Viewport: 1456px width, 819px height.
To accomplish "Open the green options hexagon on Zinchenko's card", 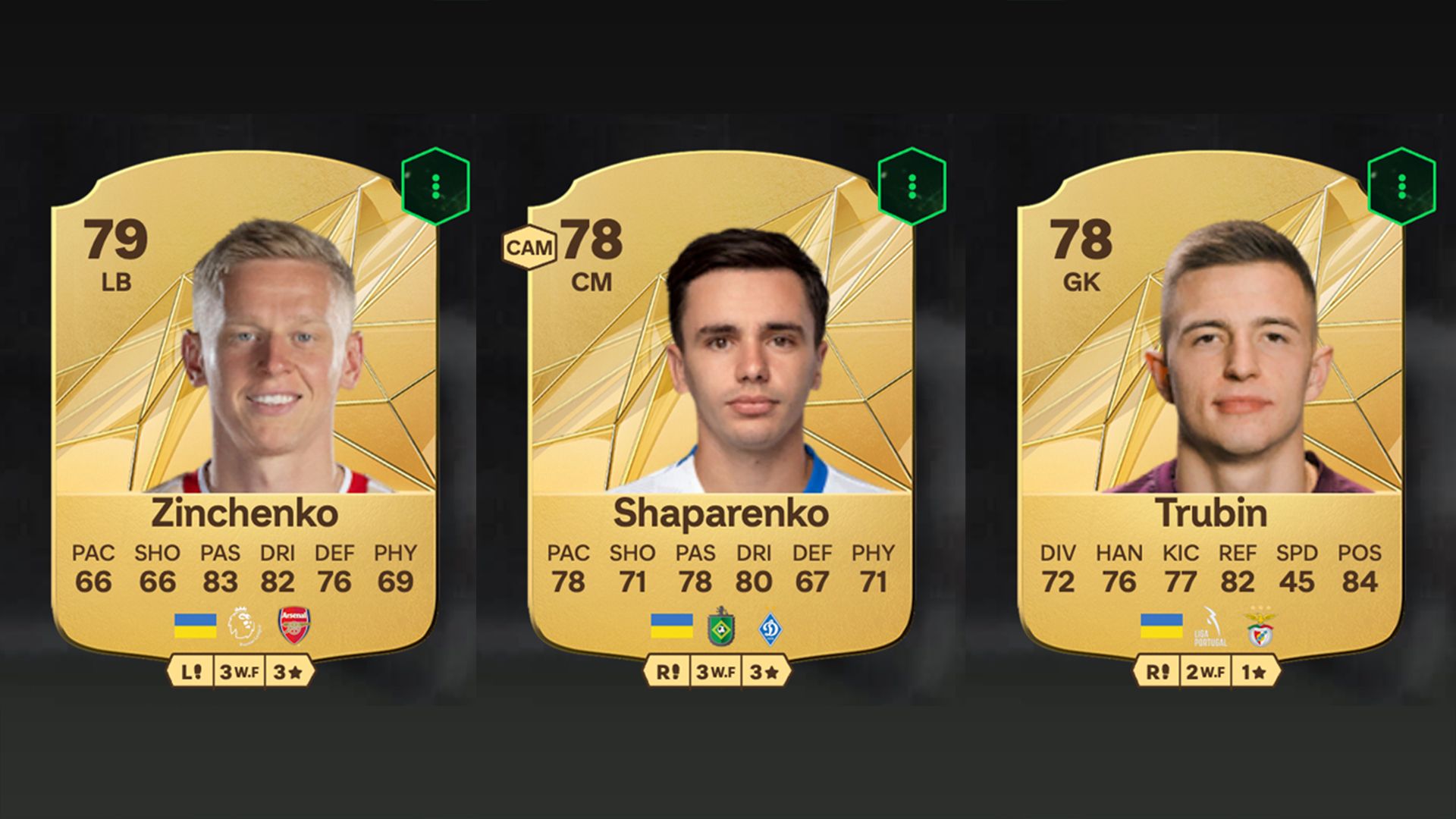I will click(435, 186).
